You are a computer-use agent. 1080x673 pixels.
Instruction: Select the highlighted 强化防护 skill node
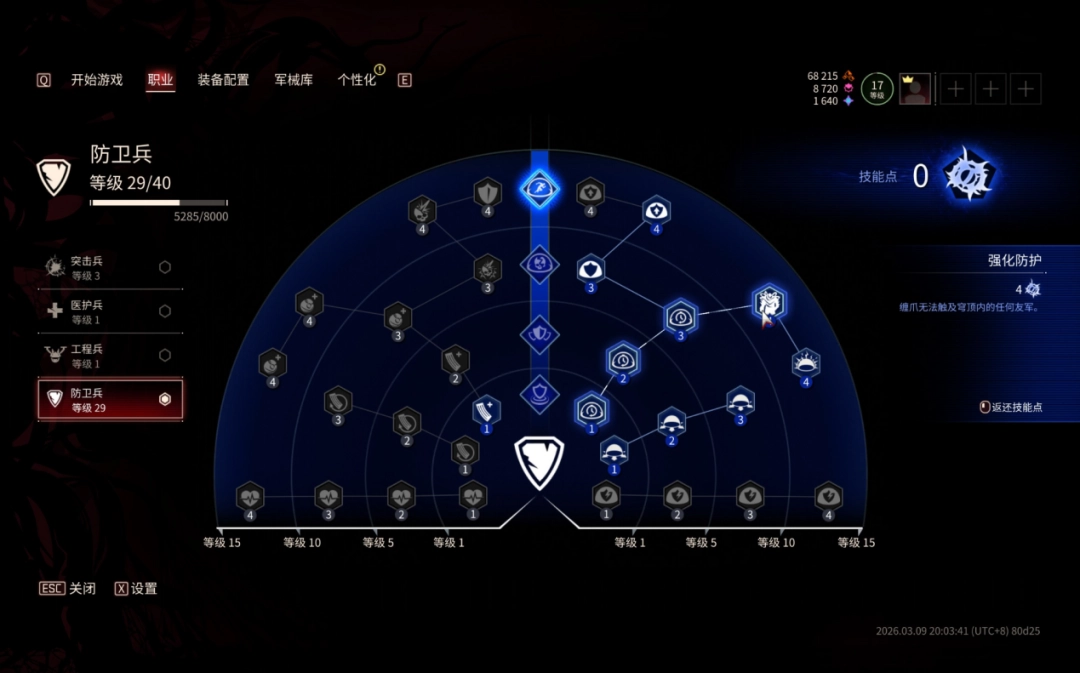pos(768,303)
